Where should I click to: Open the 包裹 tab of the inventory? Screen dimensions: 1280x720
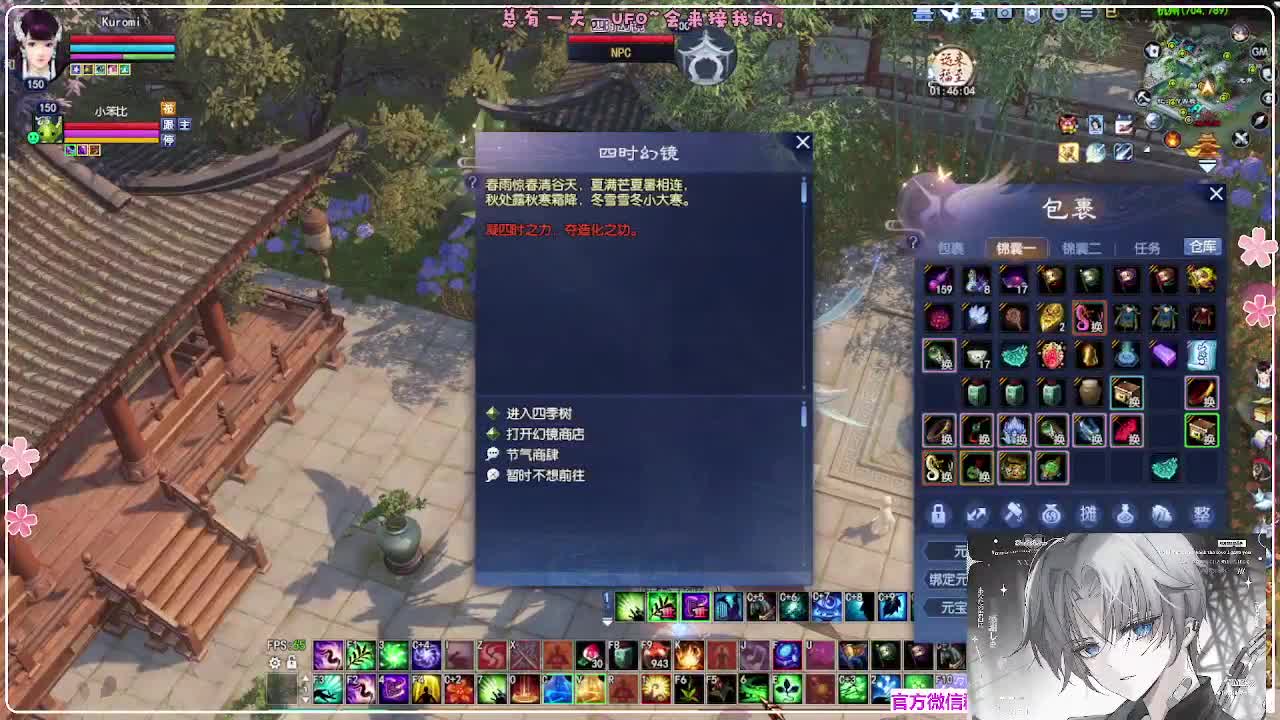[951, 247]
